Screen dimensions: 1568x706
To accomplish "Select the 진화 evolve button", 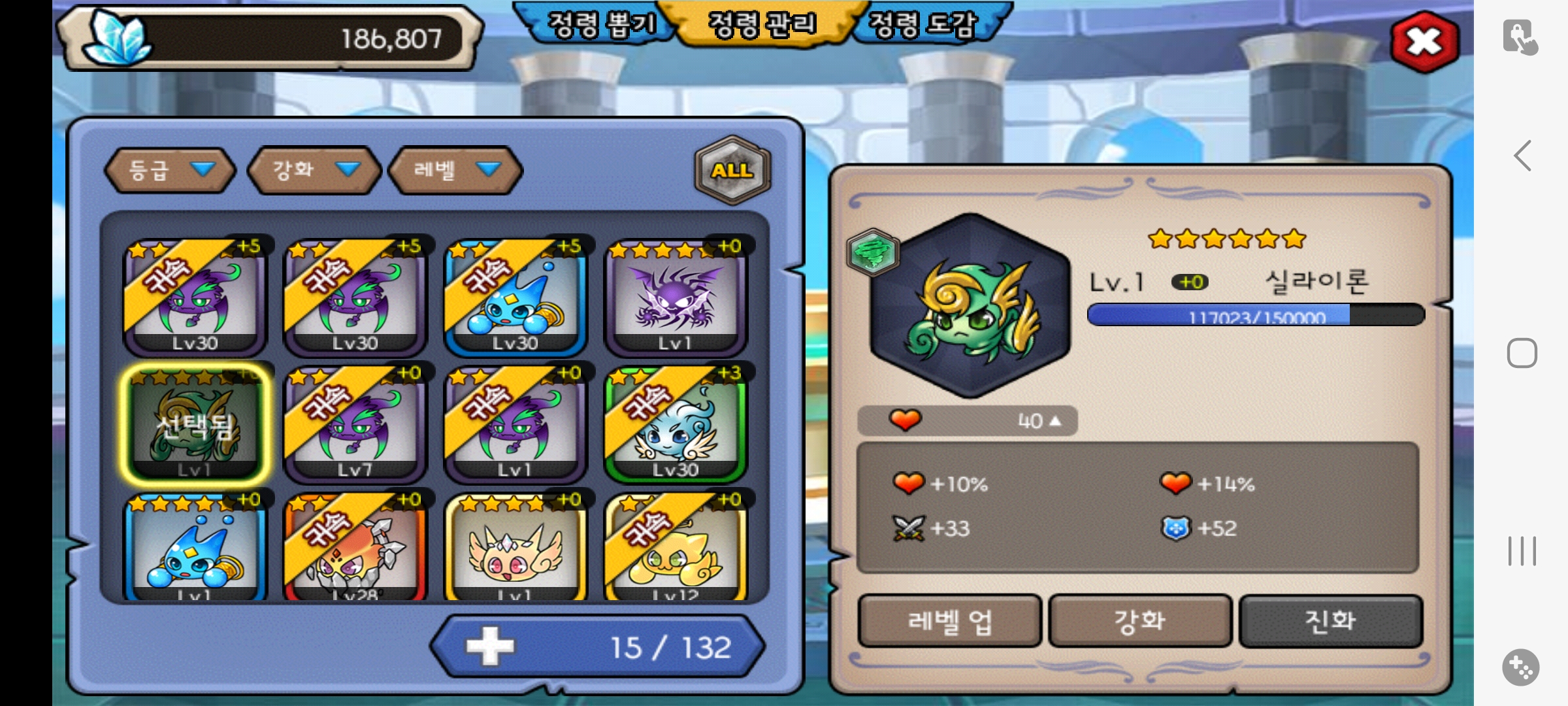I will click(1330, 621).
